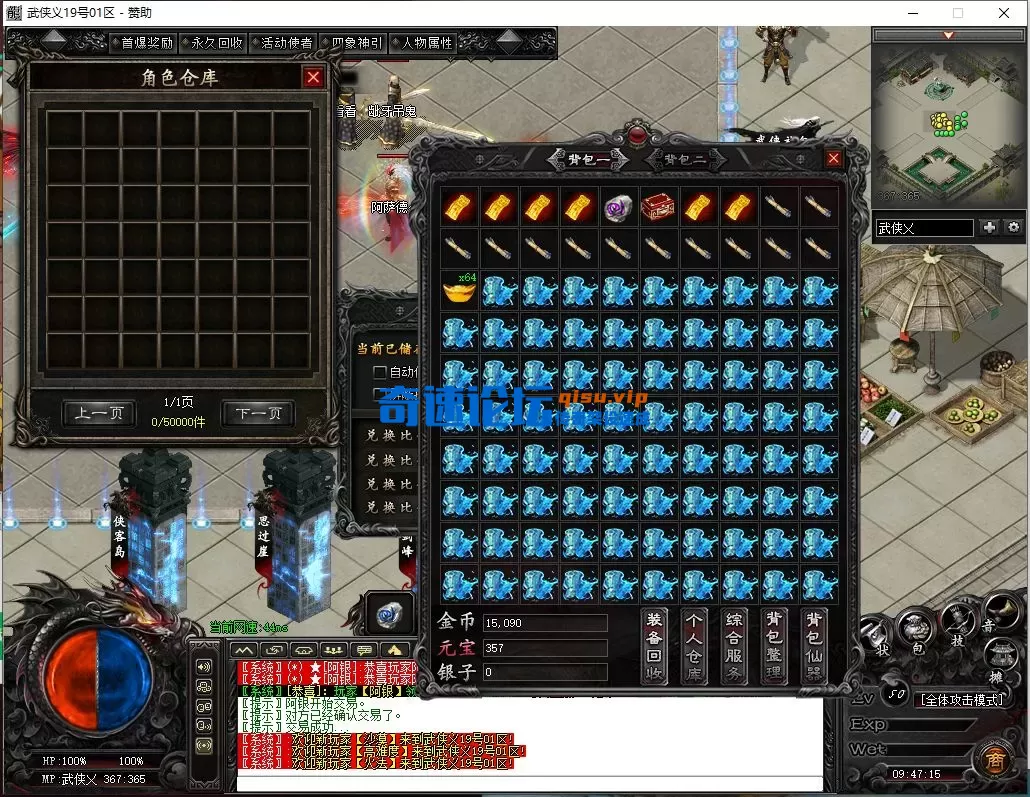
Task: Open the 商 shop round button
Action: (x=994, y=759)
